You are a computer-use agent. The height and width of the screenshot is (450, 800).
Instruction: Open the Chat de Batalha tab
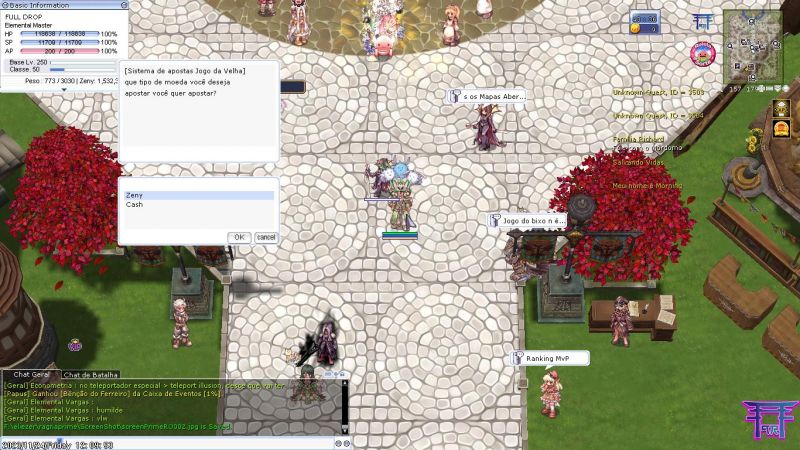coord(92,373)
